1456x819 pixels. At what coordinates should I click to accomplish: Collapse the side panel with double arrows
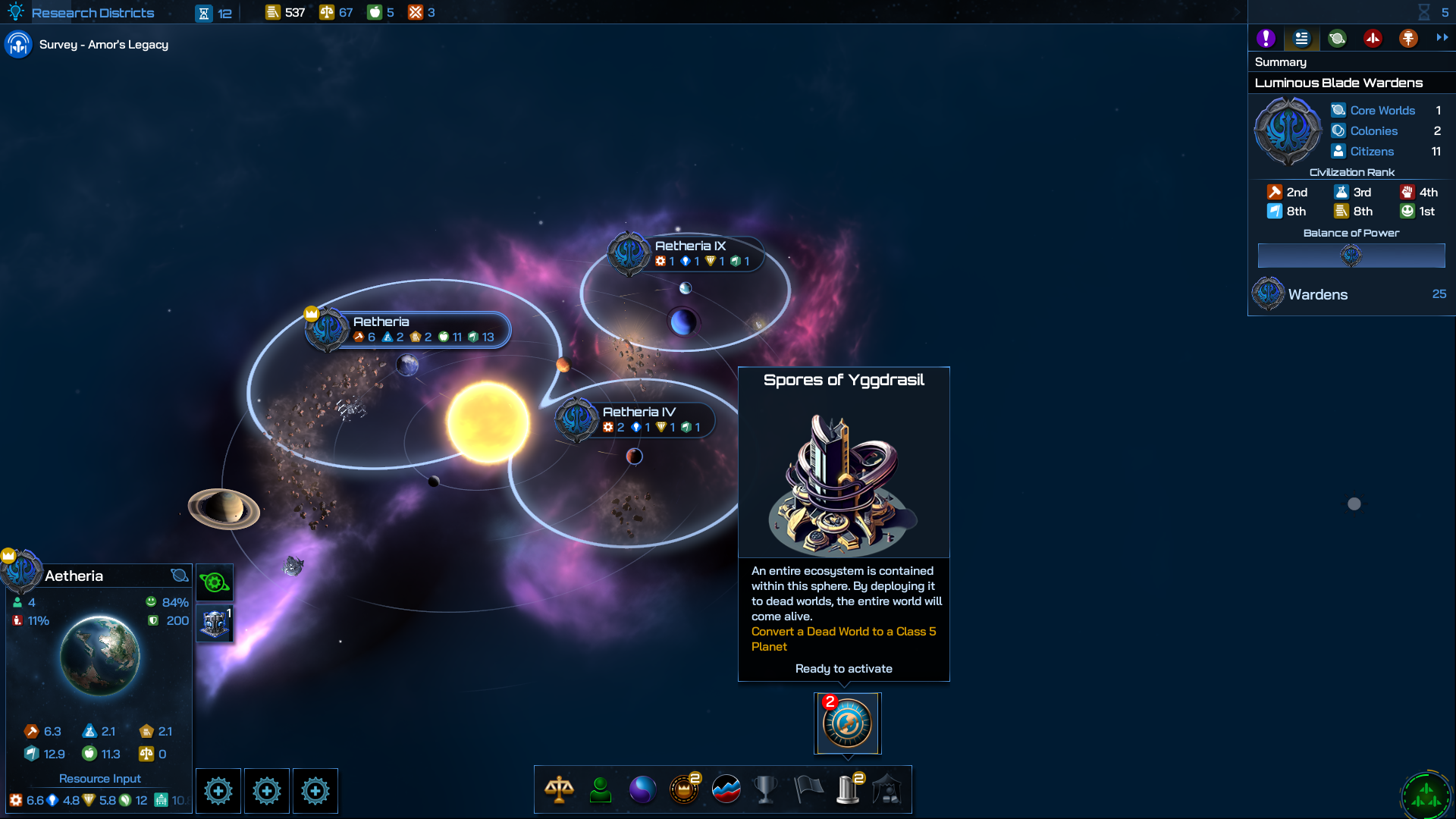[1442, 37]
